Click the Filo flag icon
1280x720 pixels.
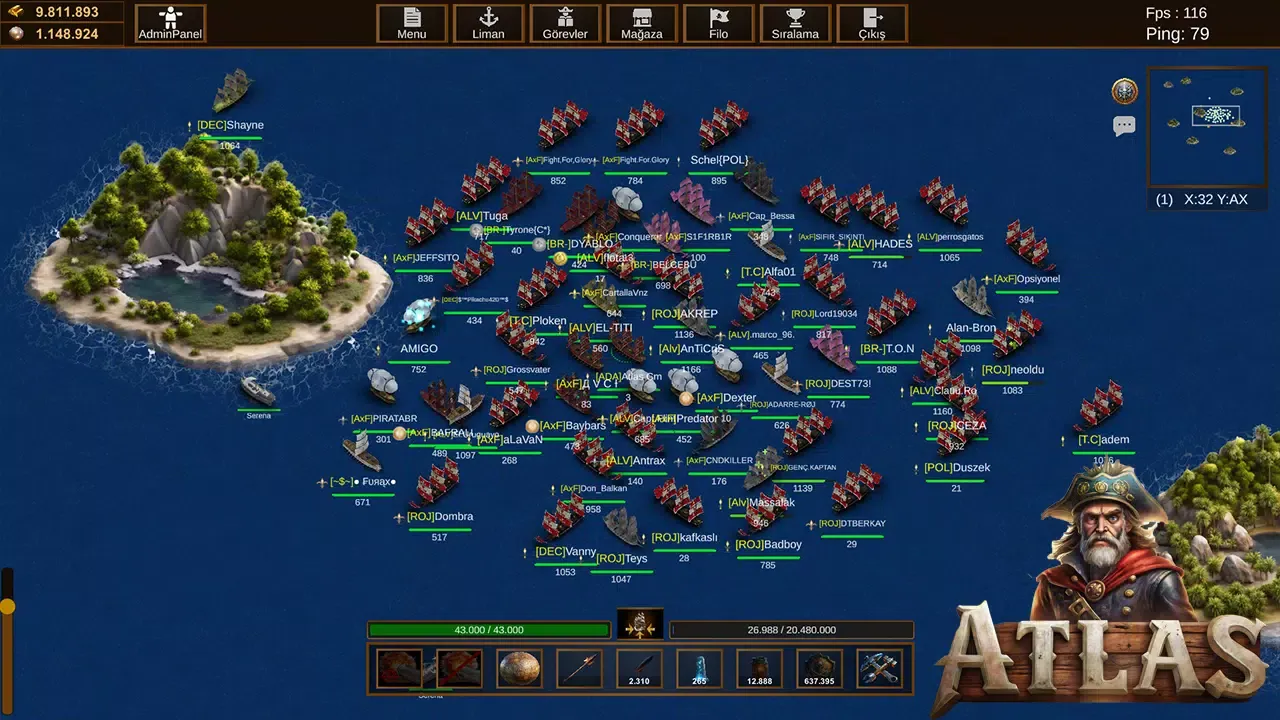(x=718, y=22)
